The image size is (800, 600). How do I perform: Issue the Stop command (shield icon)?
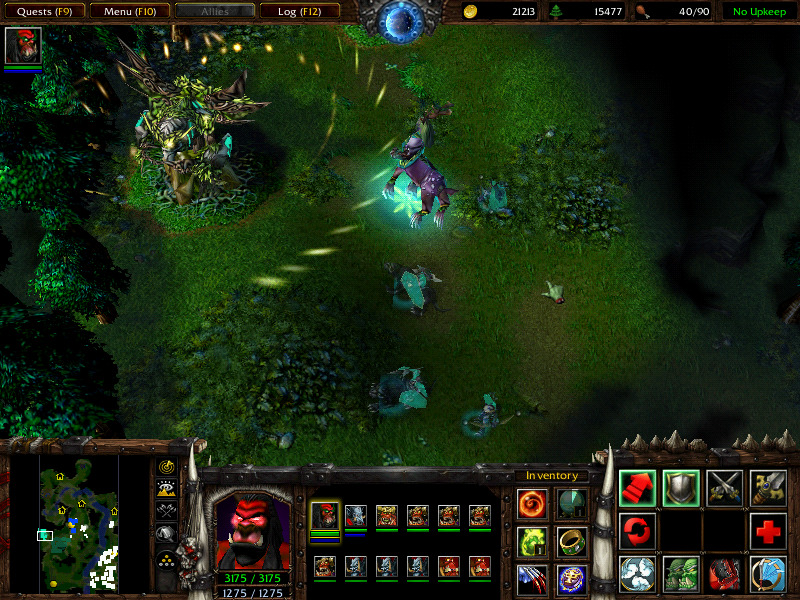pos(681,488)
